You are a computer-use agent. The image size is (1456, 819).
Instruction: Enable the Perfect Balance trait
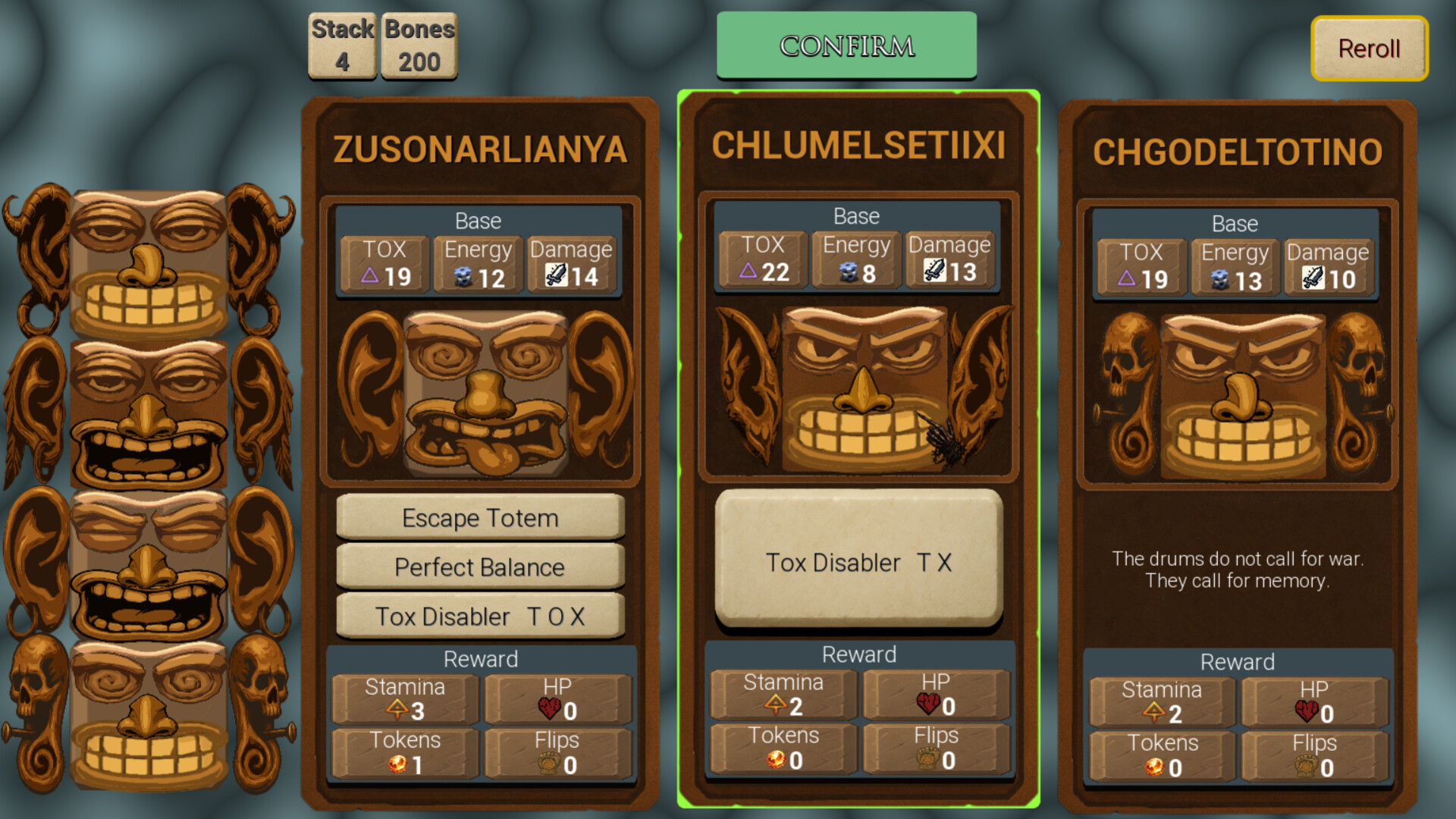pyautogui.click(x=479, y=566)
